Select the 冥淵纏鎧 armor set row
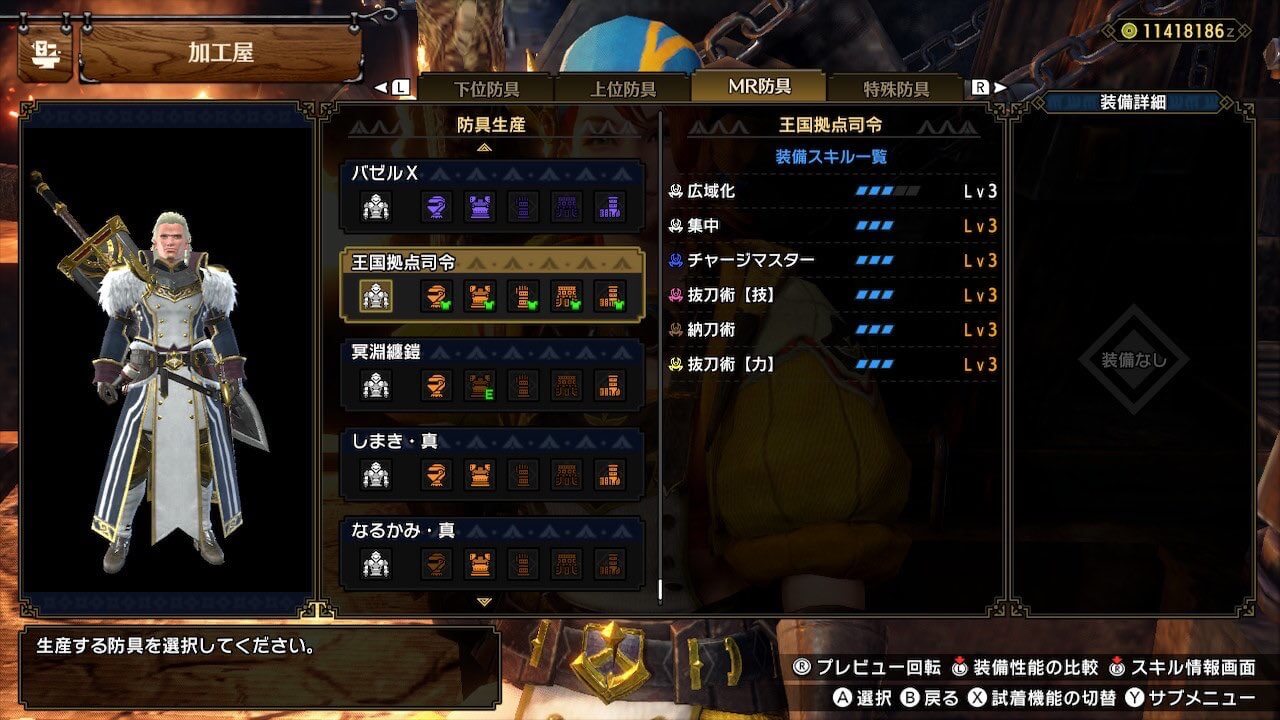This screenshot has height=720, width=1280. coord(491,372)
